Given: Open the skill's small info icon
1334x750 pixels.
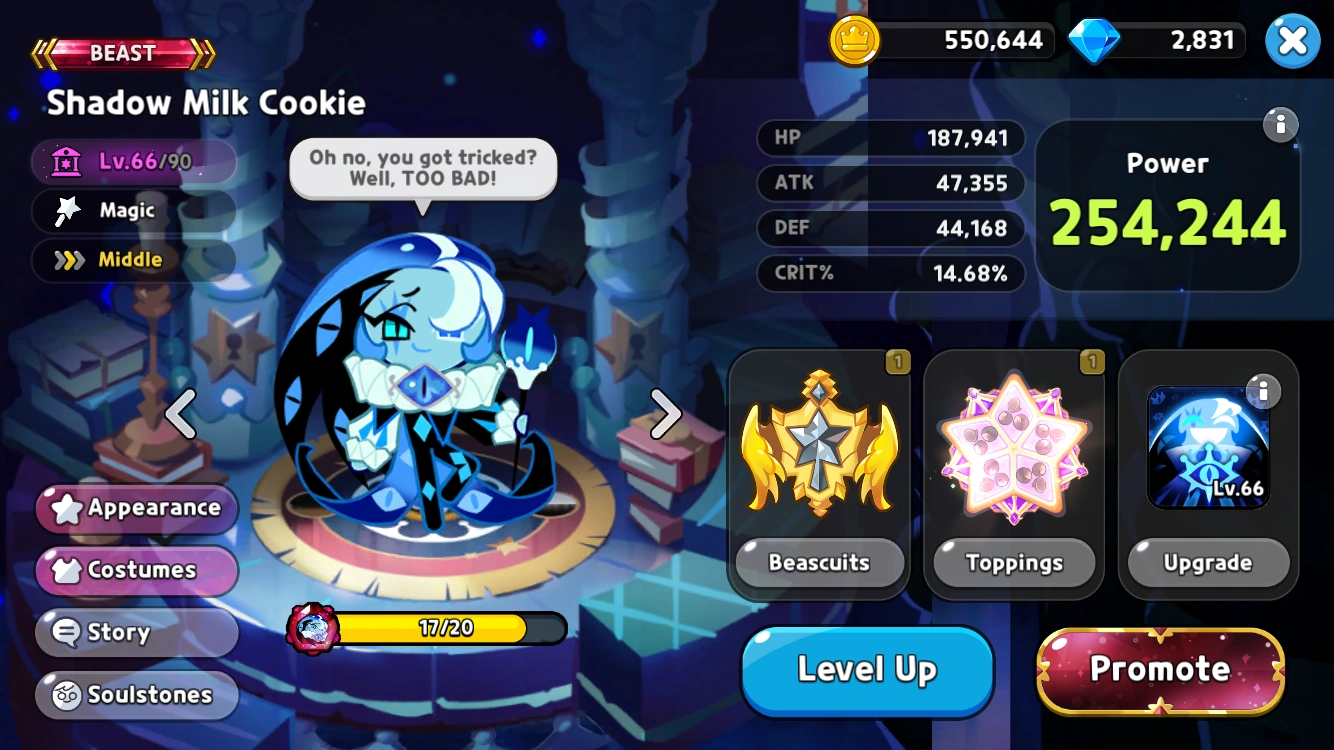Looking at the screenshot, I should point(1262,393).
